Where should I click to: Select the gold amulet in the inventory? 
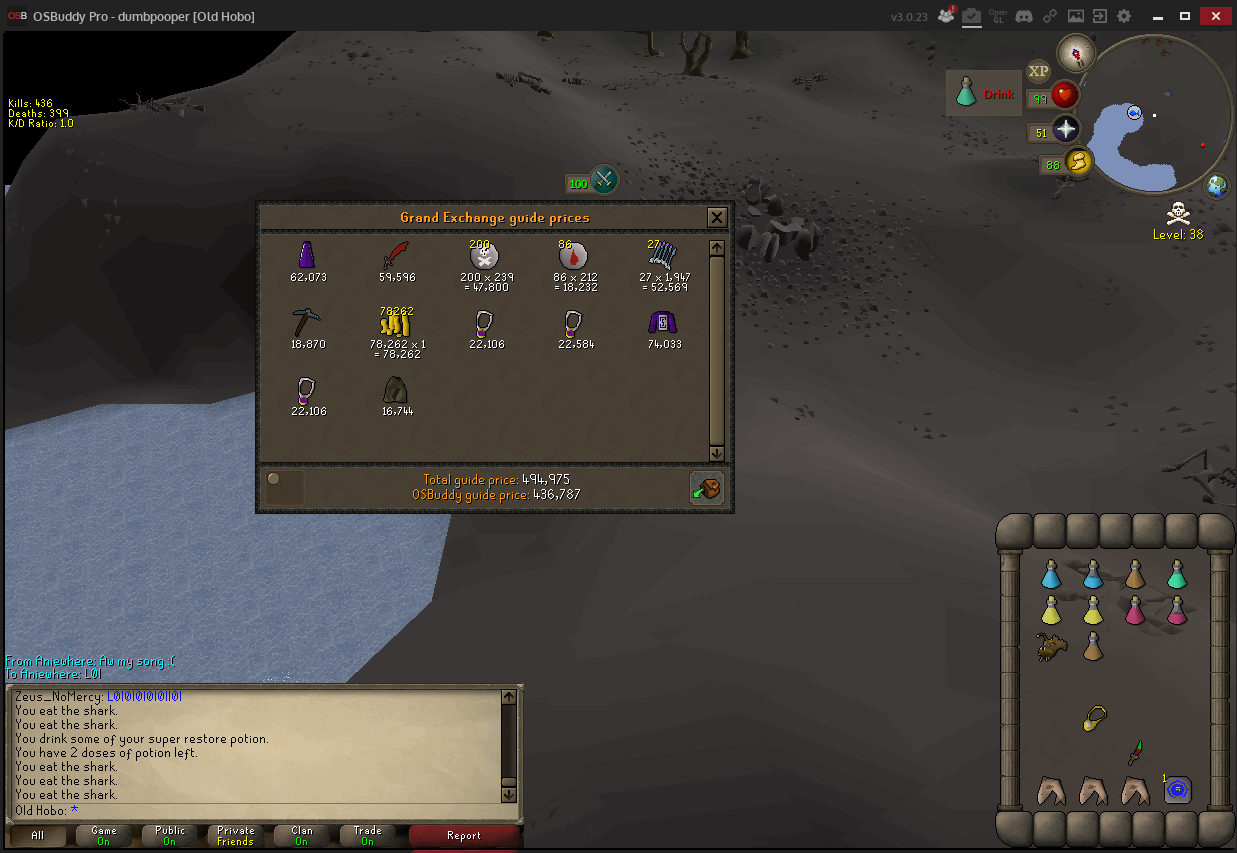click(1095, 717)
